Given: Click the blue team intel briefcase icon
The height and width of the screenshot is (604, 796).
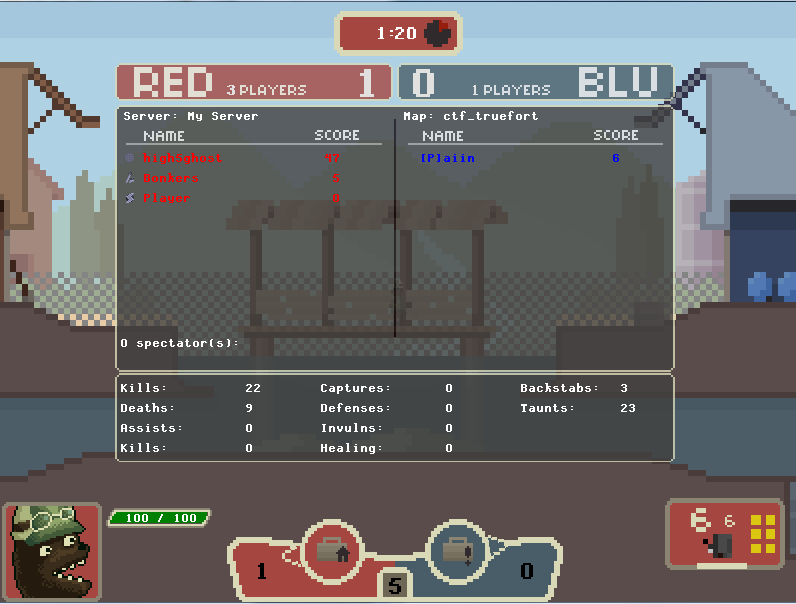Looking at the screenshot, I should 457,549.
